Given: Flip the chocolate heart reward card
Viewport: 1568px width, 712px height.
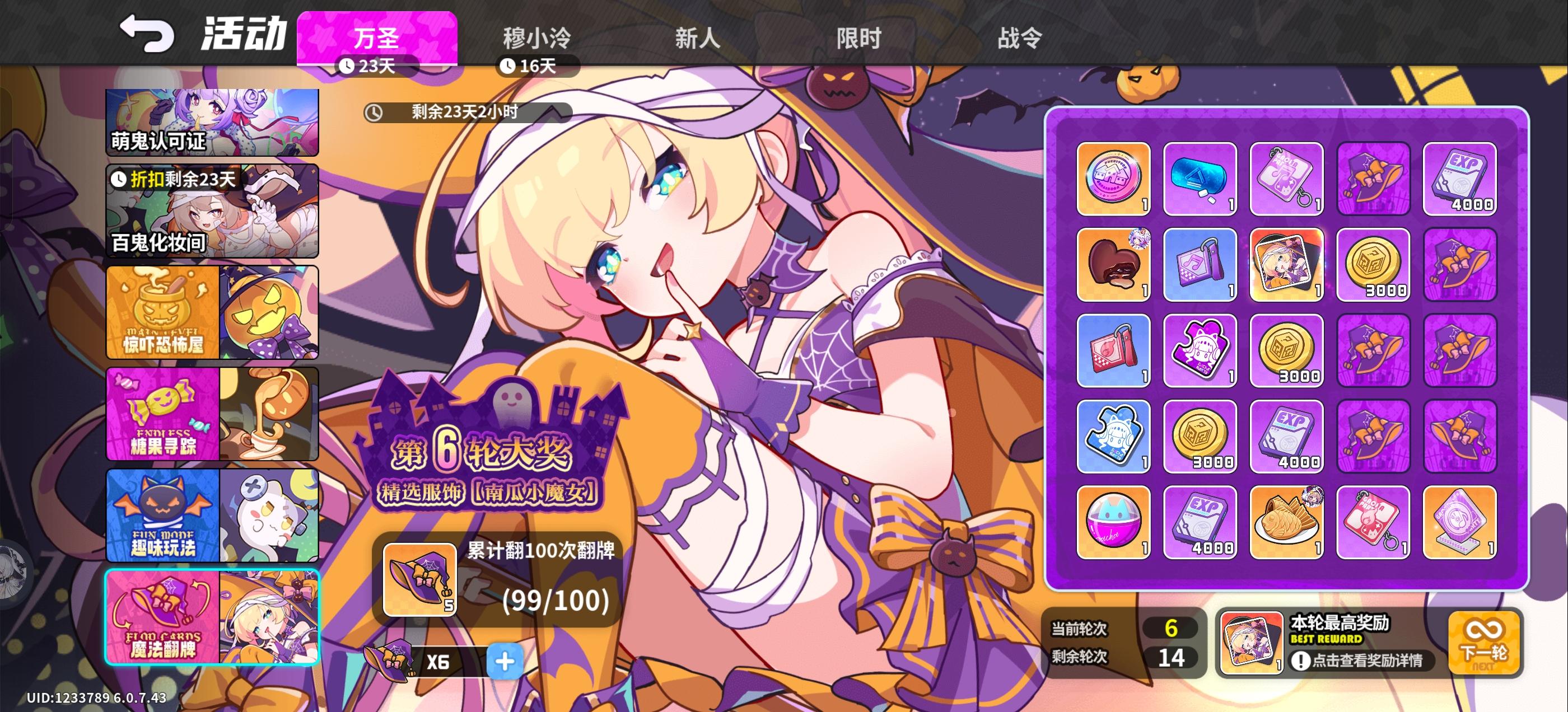Looking at the screenshot, I should tap(1113, 265).
